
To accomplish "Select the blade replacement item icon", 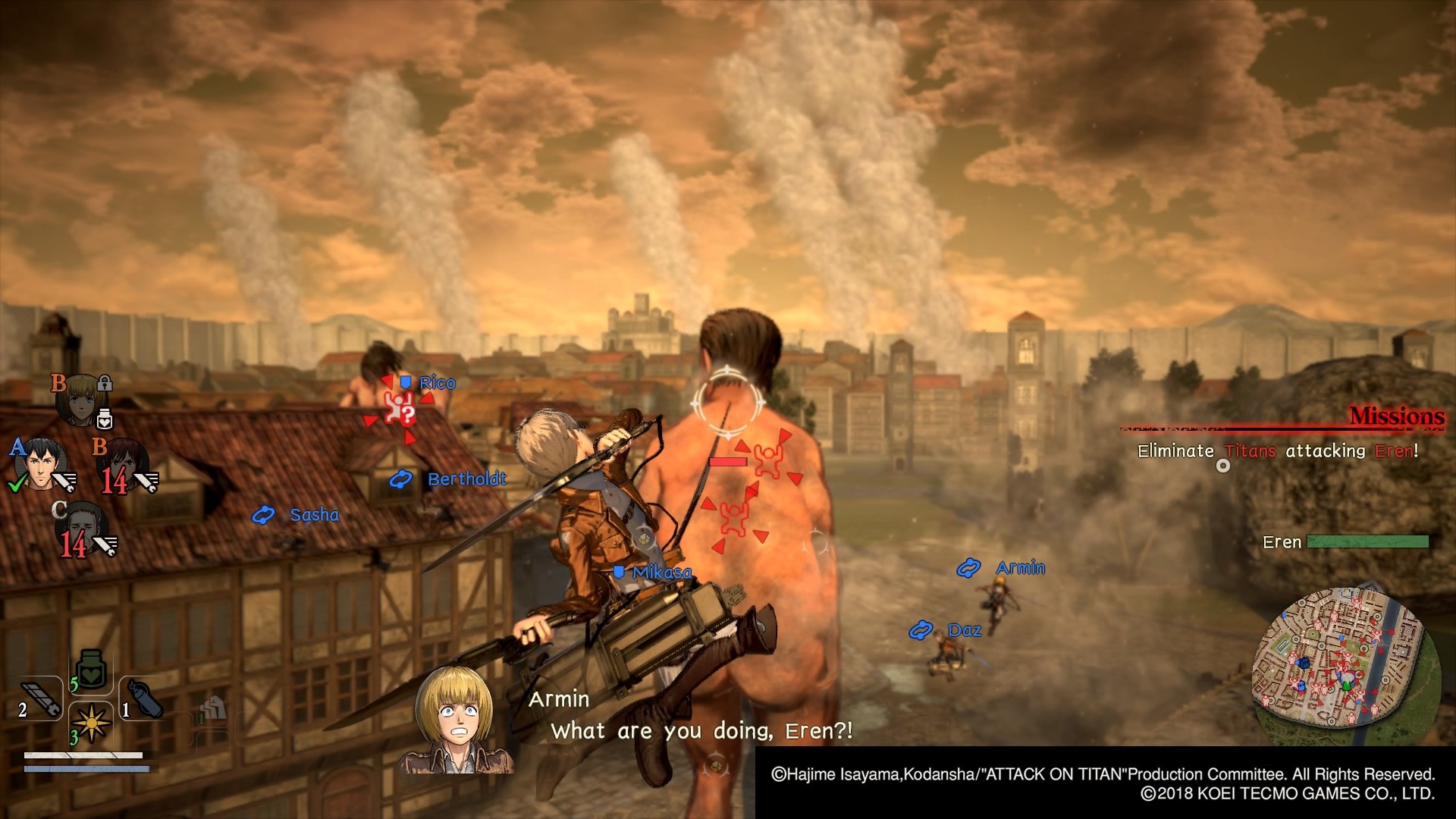I will pos(40,698).
